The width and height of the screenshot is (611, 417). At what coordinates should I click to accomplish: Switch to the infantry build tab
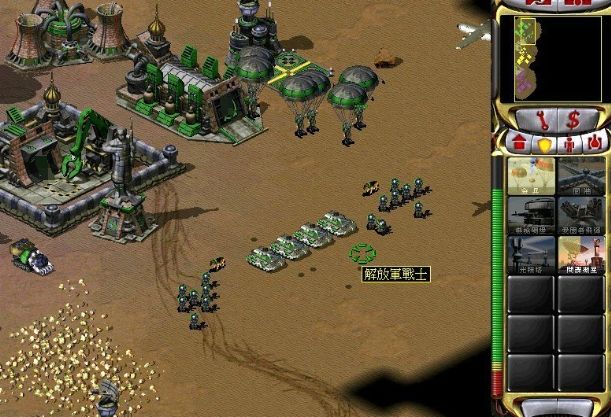[x=569, y=142]
